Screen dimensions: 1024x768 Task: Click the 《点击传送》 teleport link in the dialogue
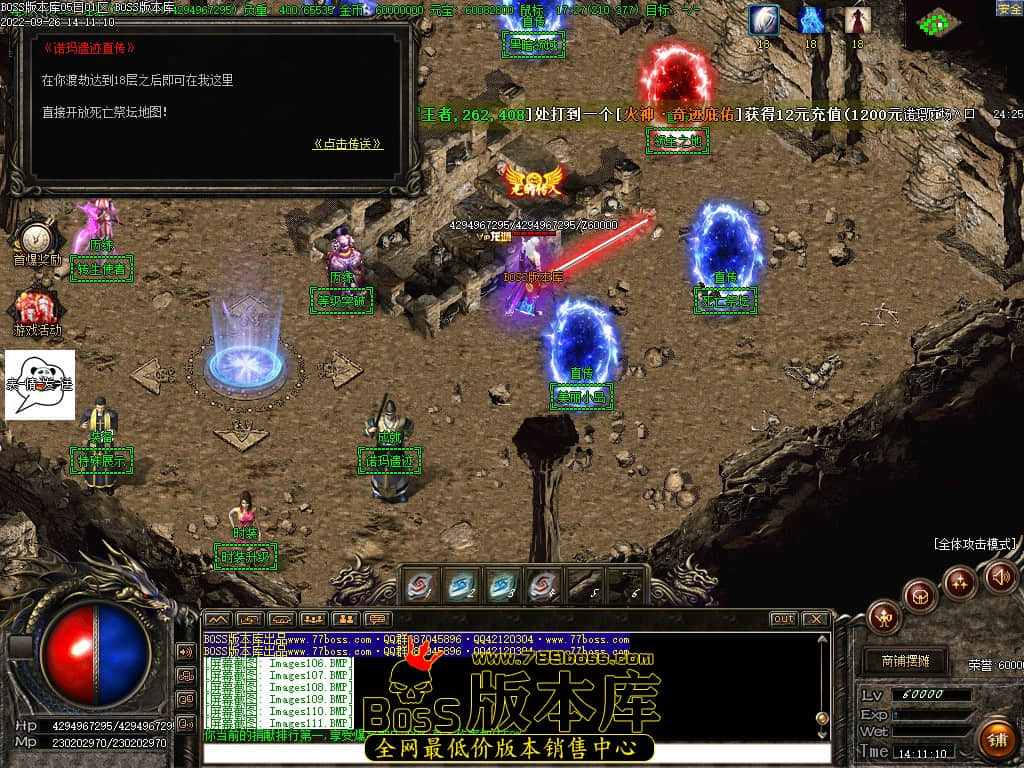coord(347,144)
